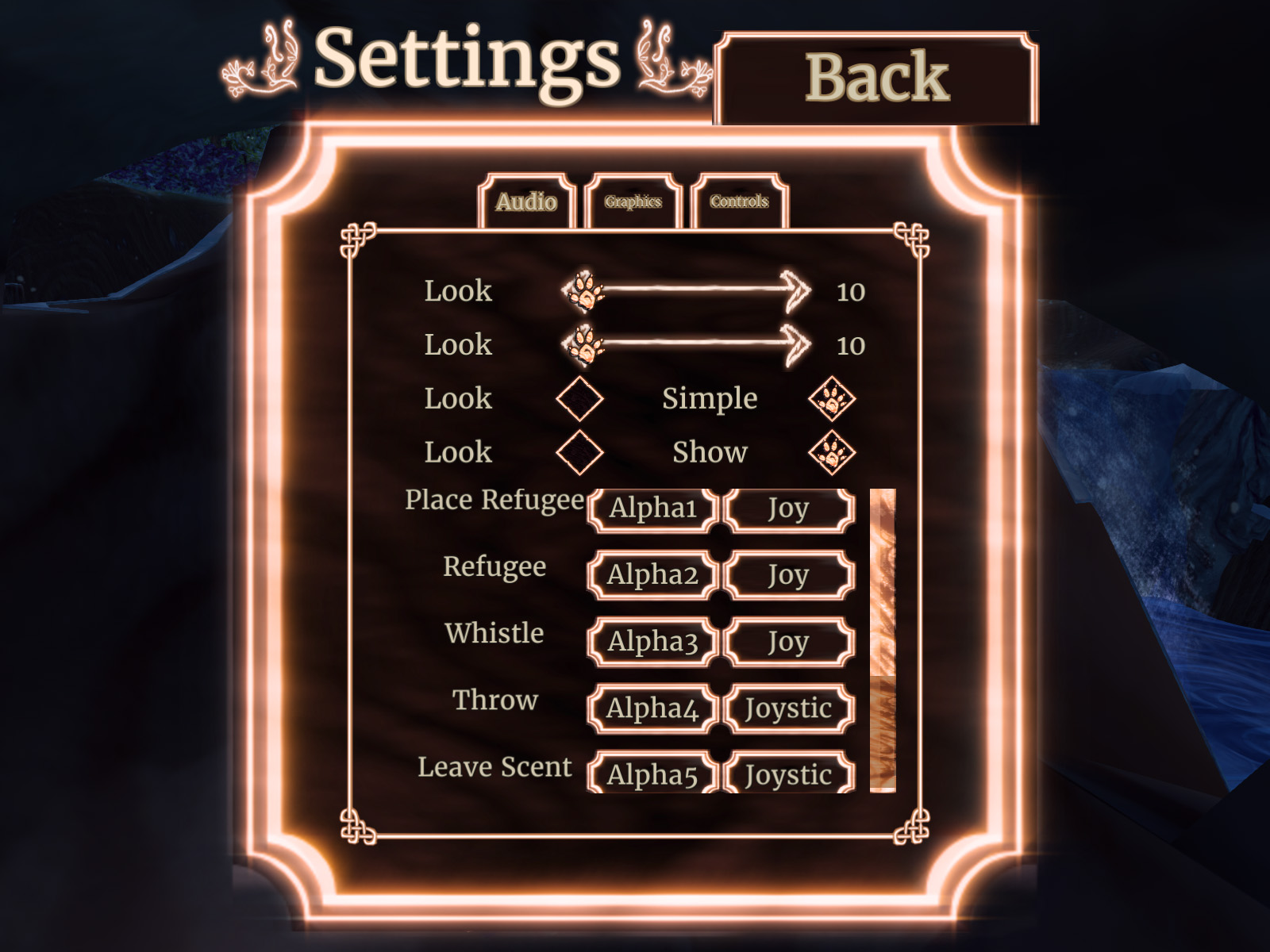Viewport: 1270px width, 952px height.
Task: Rebind Place Refugee by clicking Alpha1
Action: pyautogui.click(x=652, y=509)
